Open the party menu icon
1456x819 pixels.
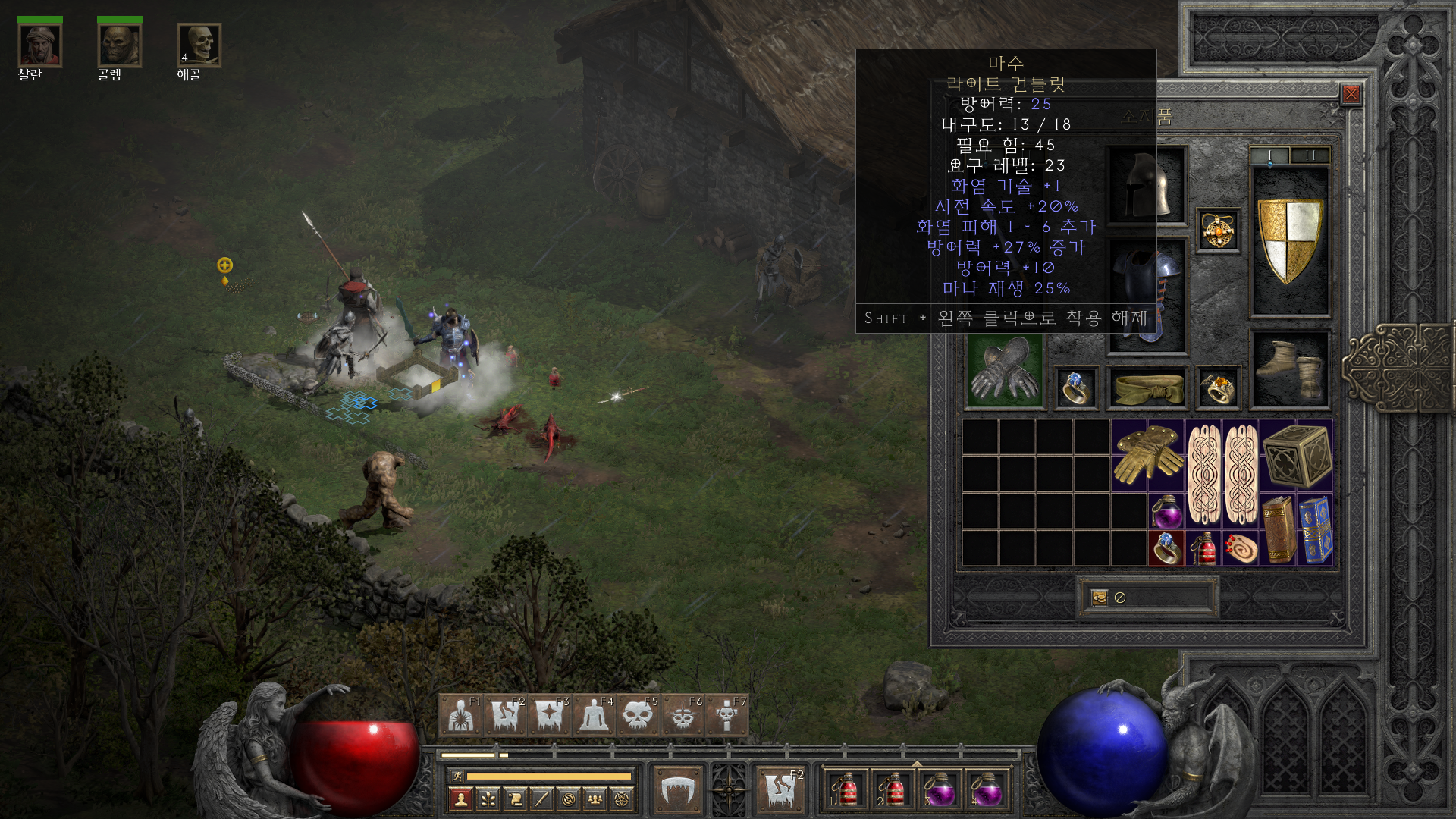[x=595, y=799]
